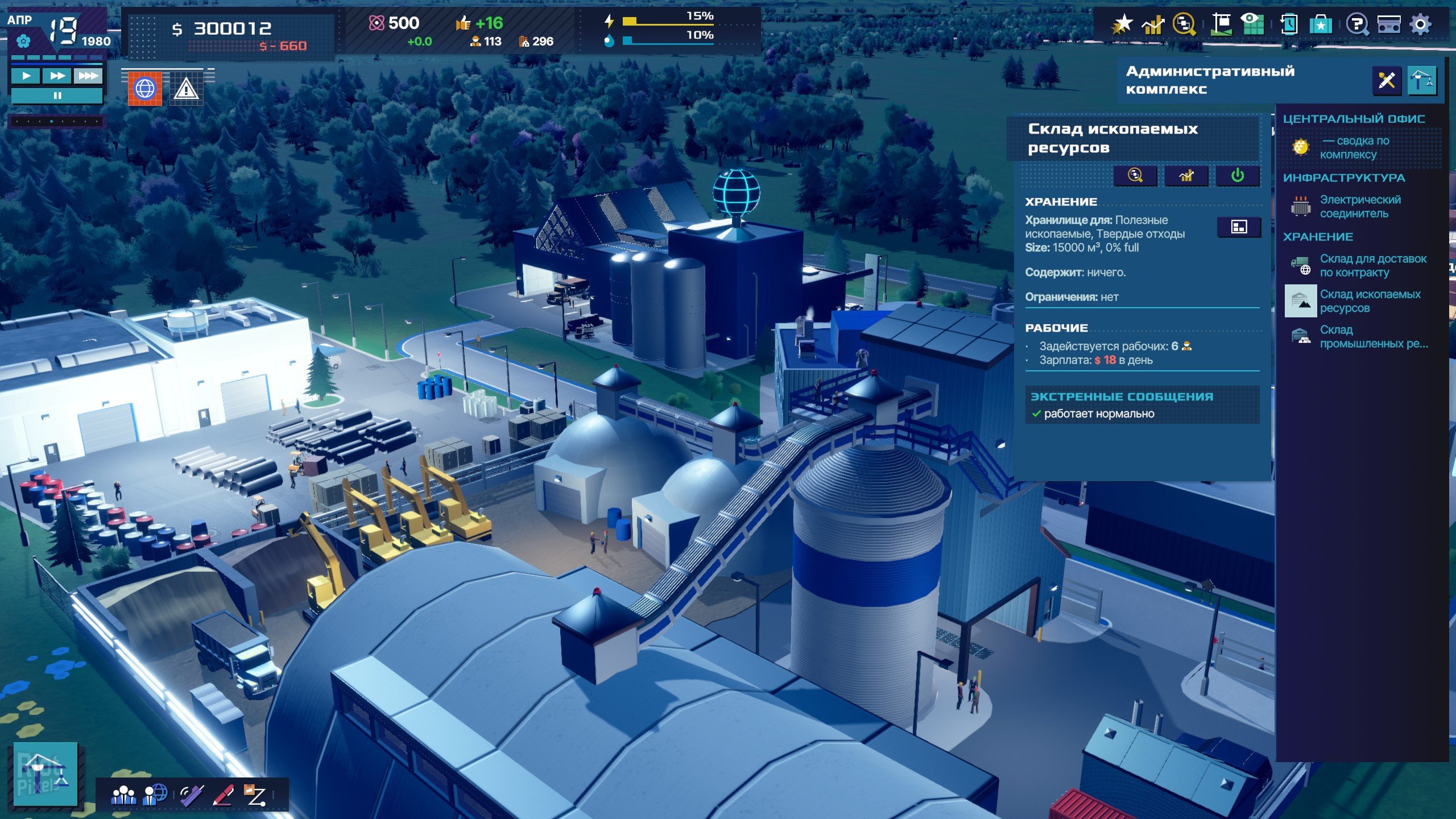This screenshot has width=1456, height=819.
Task: Set game speed to fastest triple arrows
Action: tap(88, 76)
